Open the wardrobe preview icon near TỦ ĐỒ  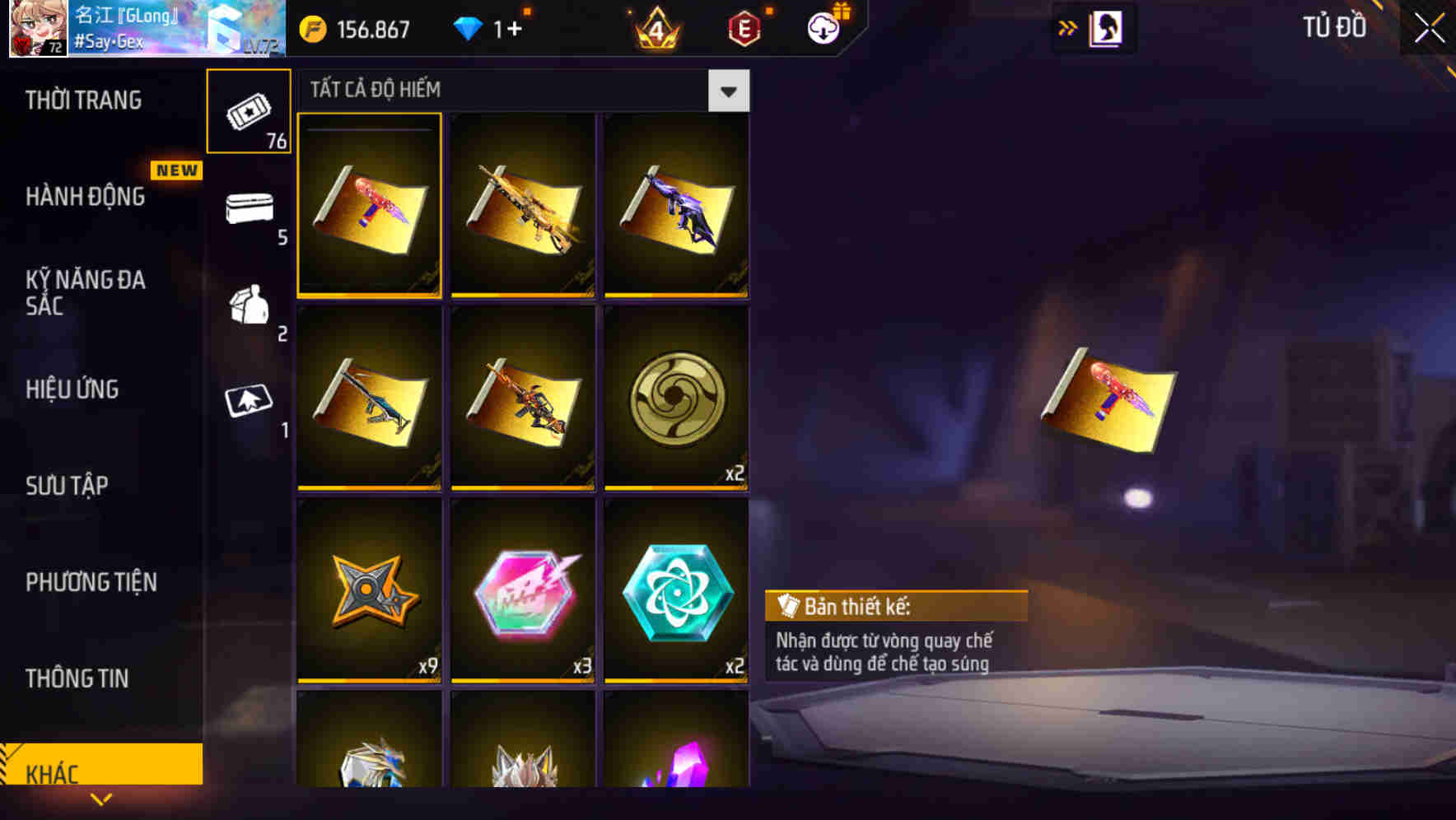[x=1108, y=28]
